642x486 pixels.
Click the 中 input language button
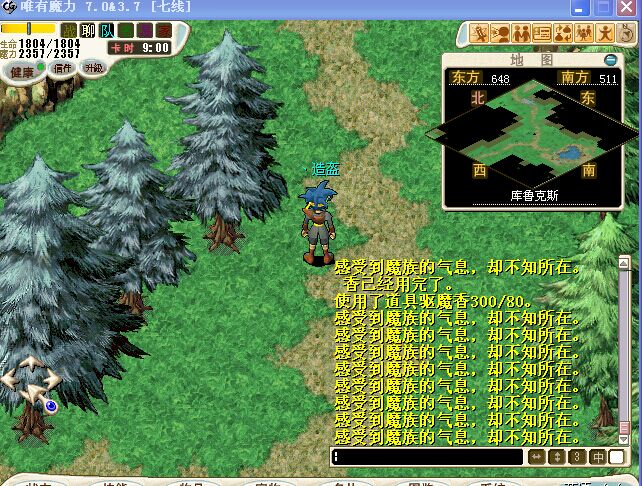(598, 457)
